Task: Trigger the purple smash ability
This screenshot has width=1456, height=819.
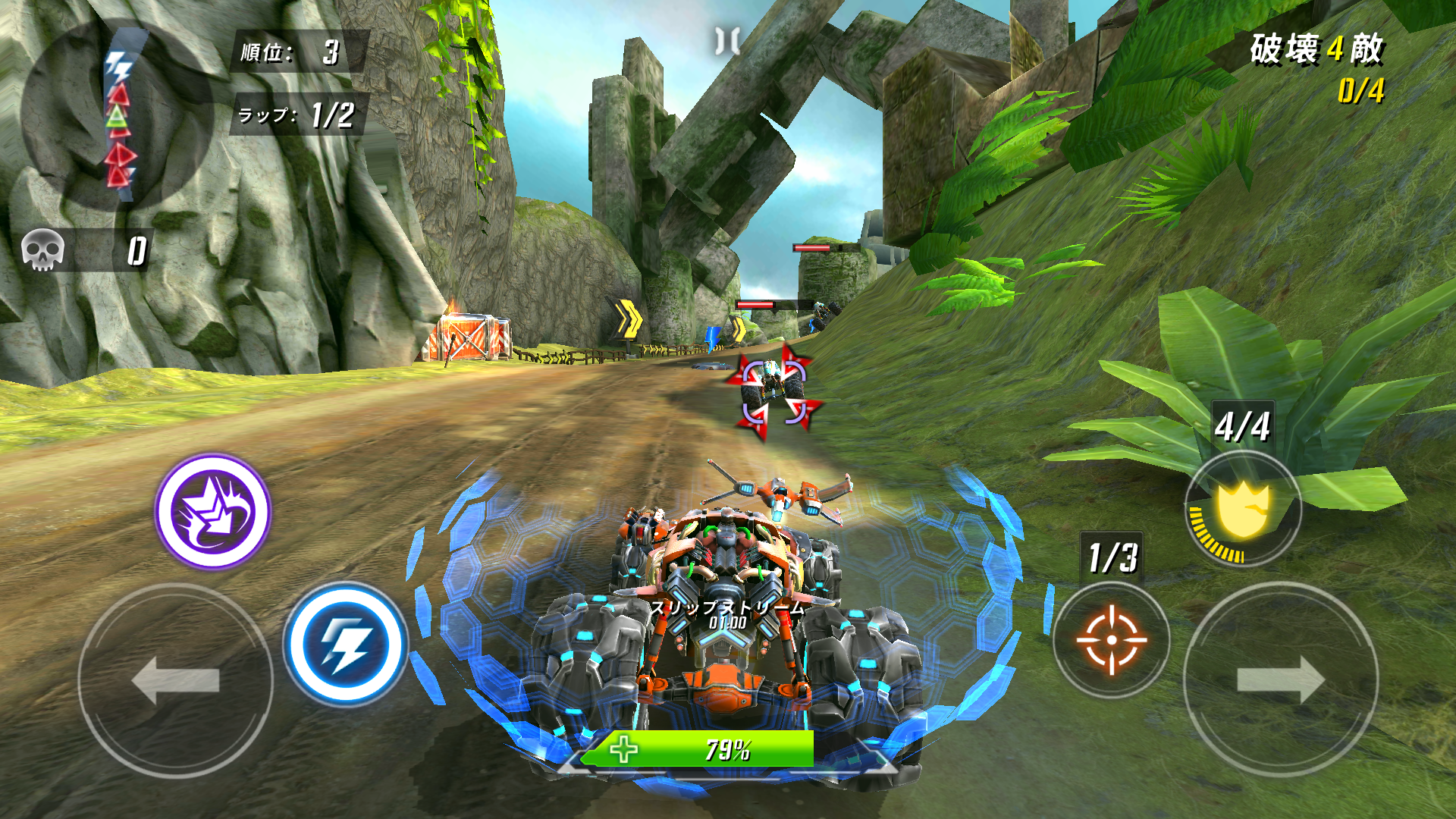Action: point(213,511)
